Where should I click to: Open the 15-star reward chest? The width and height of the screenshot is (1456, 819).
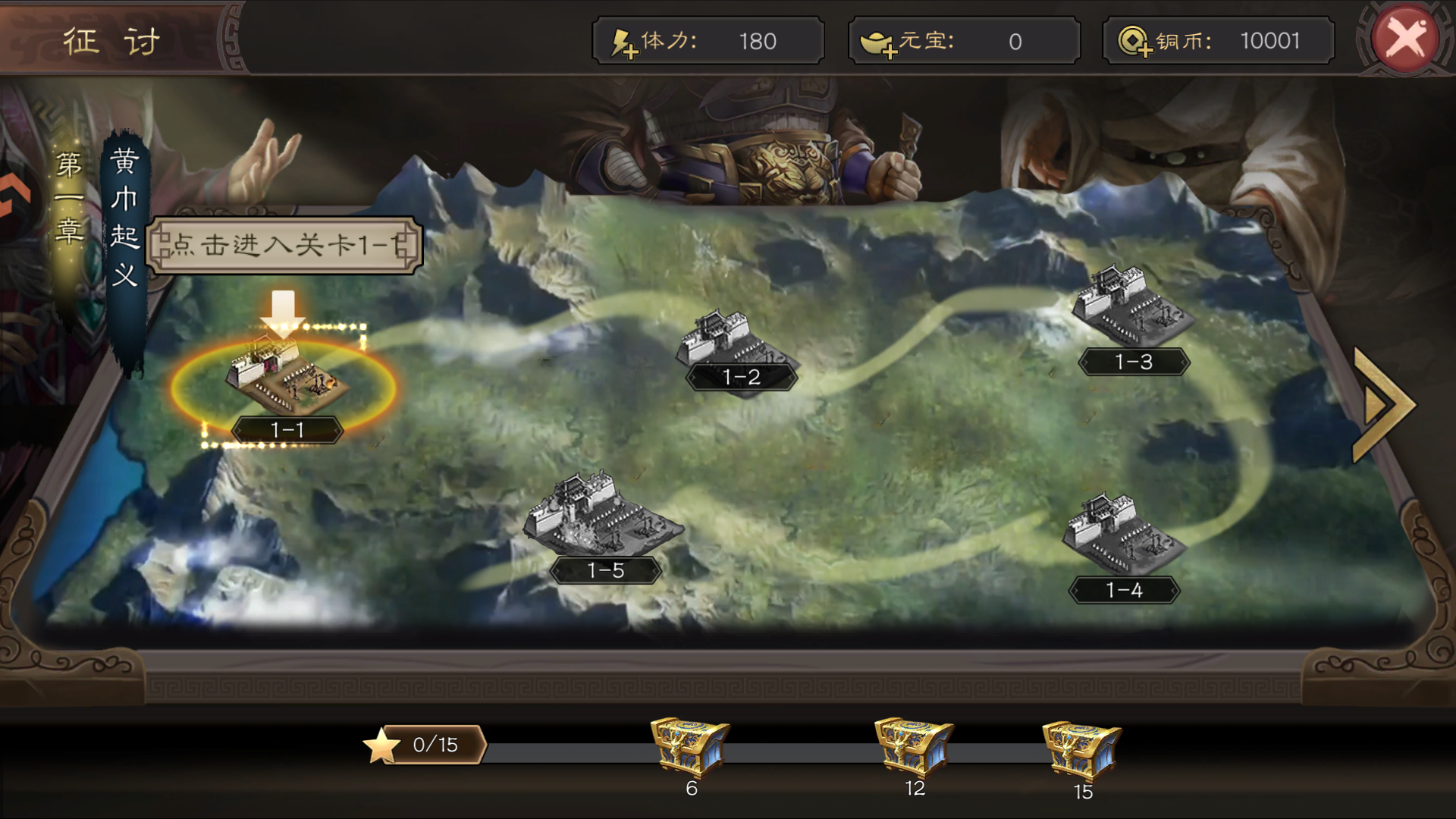[1081, 749]
